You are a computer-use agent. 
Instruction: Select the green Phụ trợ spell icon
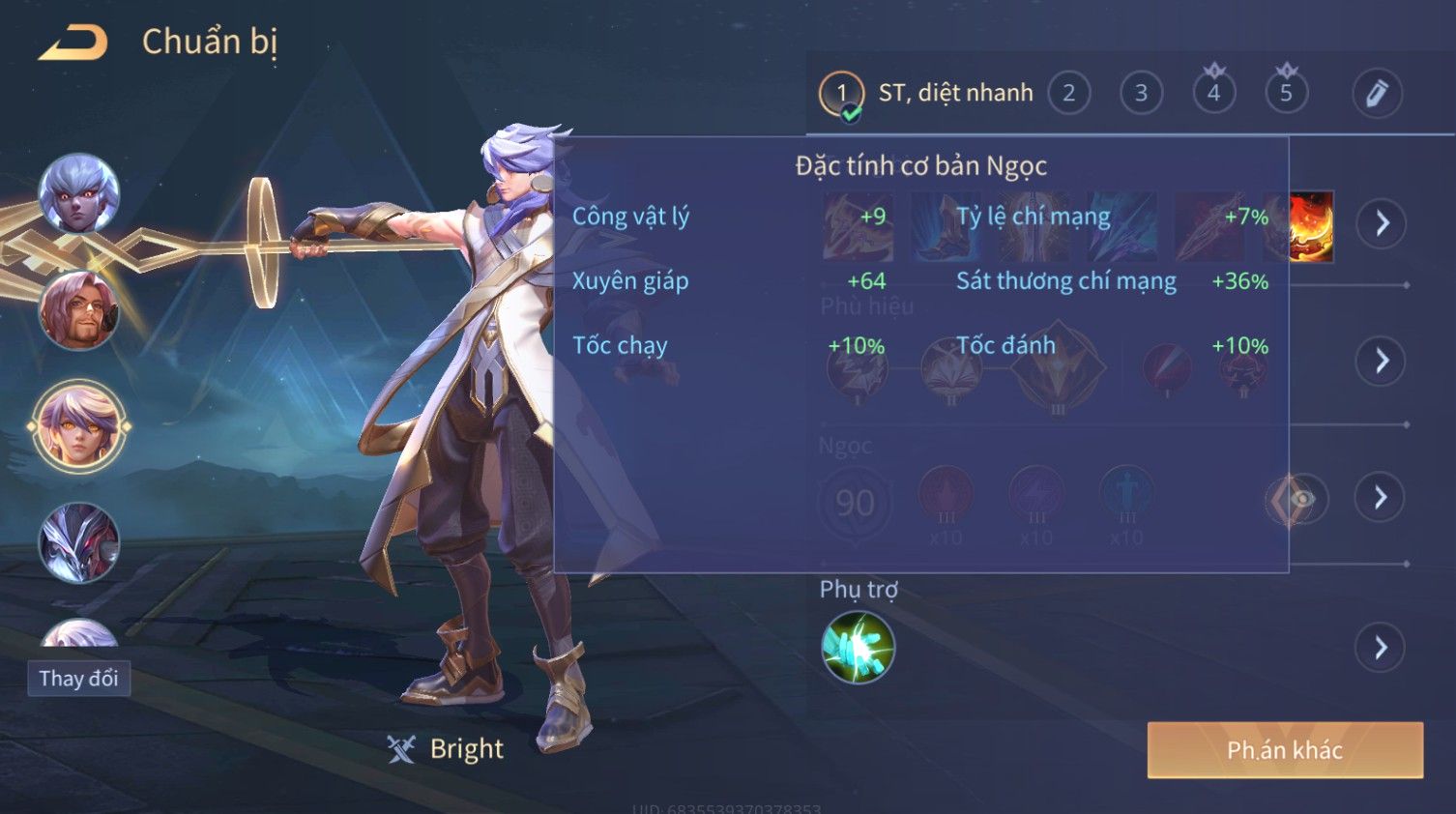point(858,647)
